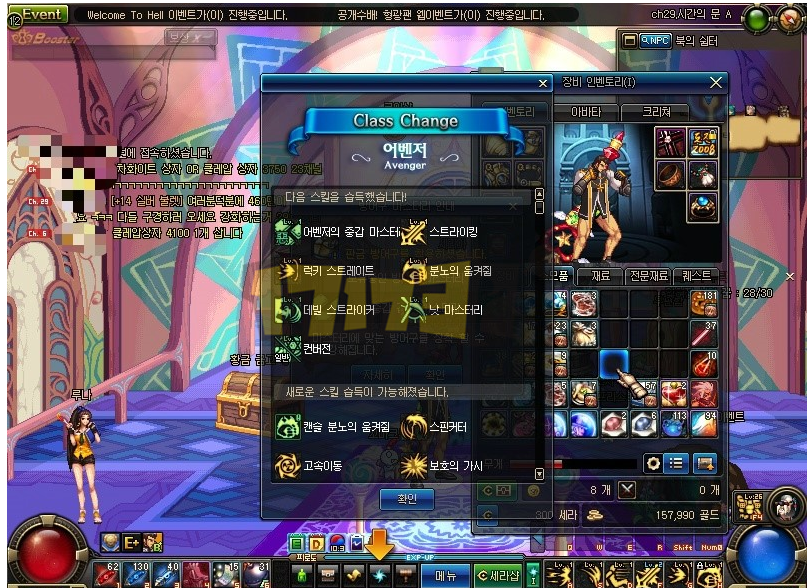Open the 전문재료 tab
The image size is (810, 588).
pos(647,275)
